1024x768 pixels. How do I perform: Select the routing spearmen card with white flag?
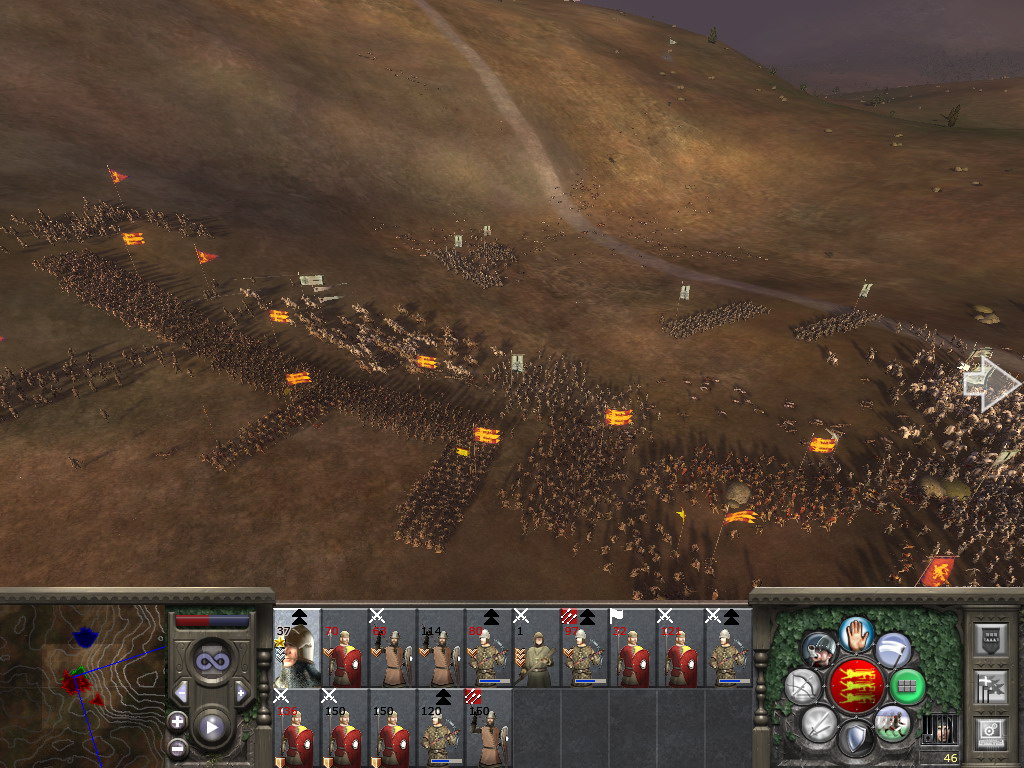tap(633, 648)
